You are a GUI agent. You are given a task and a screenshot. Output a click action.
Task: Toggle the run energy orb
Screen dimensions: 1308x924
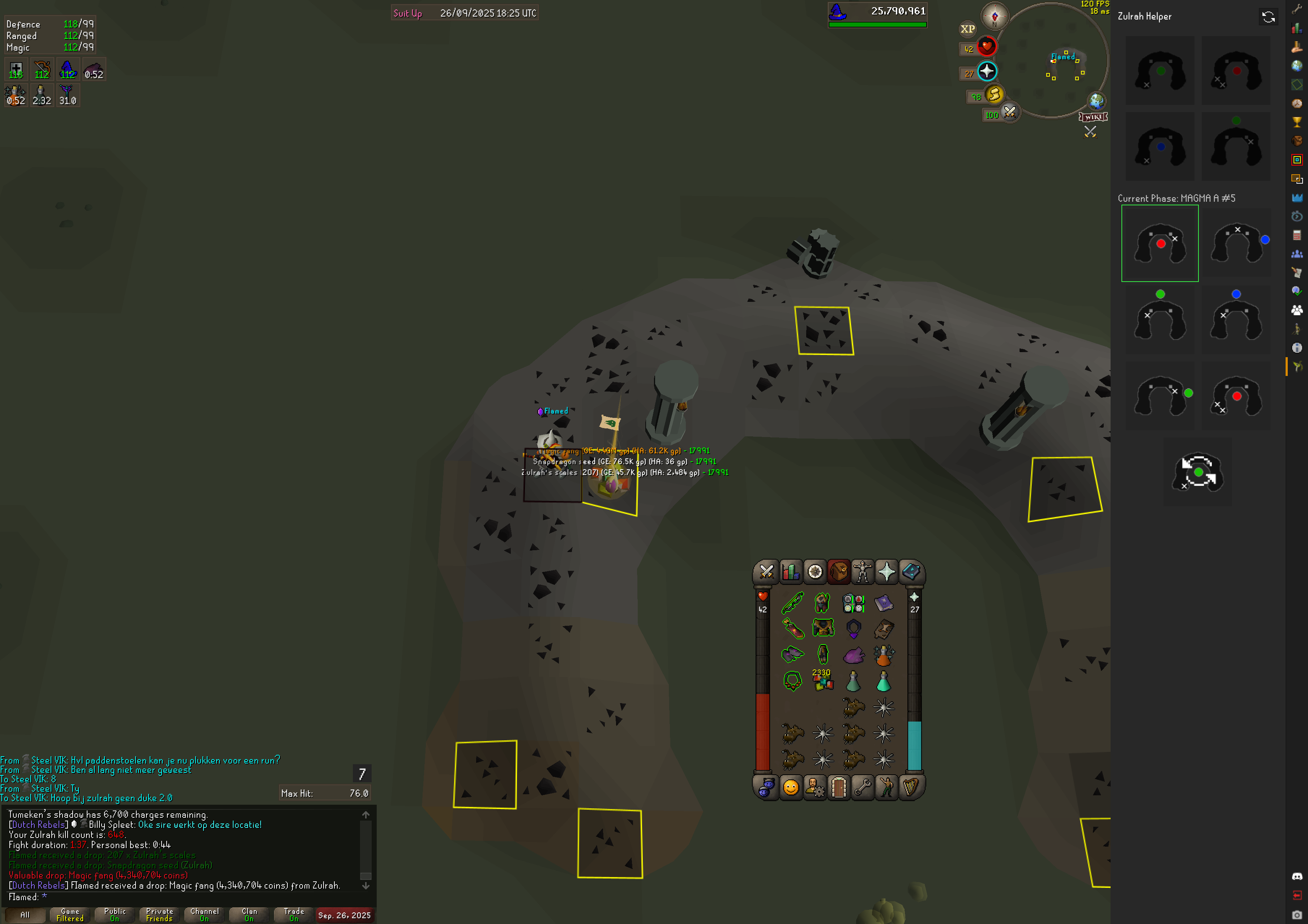(994, 94)
